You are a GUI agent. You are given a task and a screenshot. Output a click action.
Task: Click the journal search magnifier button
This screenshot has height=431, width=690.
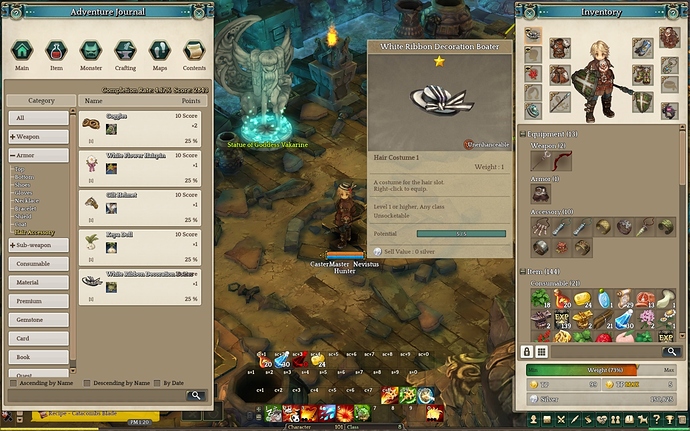(196, 395)
